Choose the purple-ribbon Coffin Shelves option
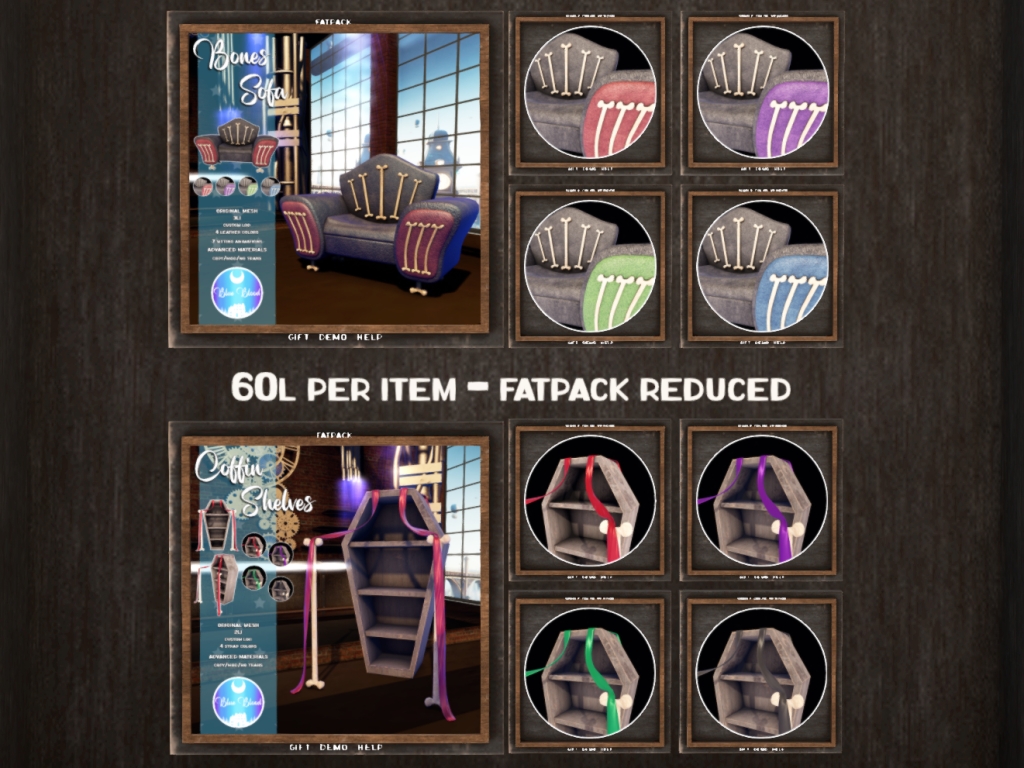The height and width of the screenshot is (768, 1024). pos(762,500)
